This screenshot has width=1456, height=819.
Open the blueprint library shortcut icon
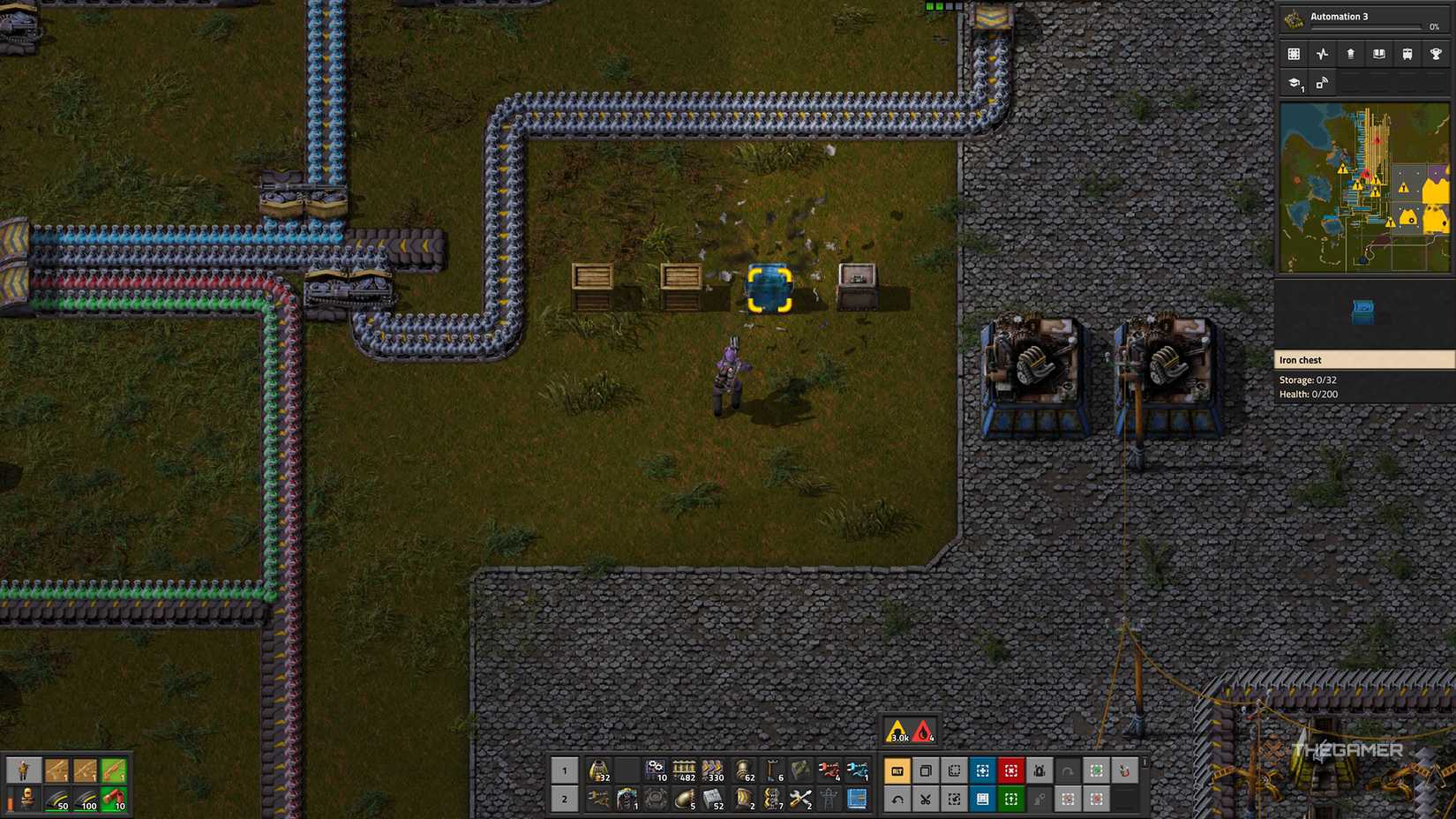[982, 798]
